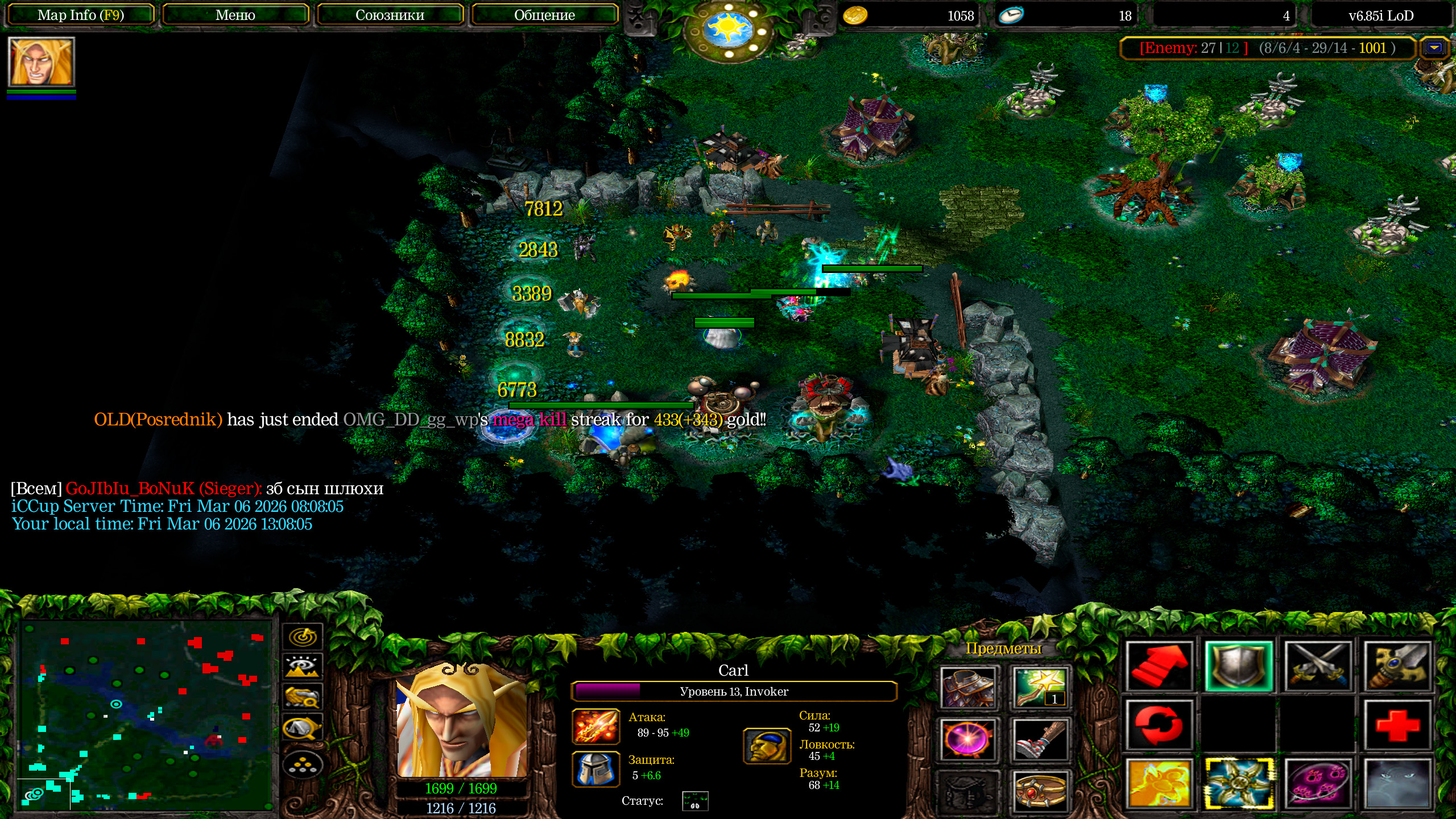Open the Общение chat log menu

point(544,15)
